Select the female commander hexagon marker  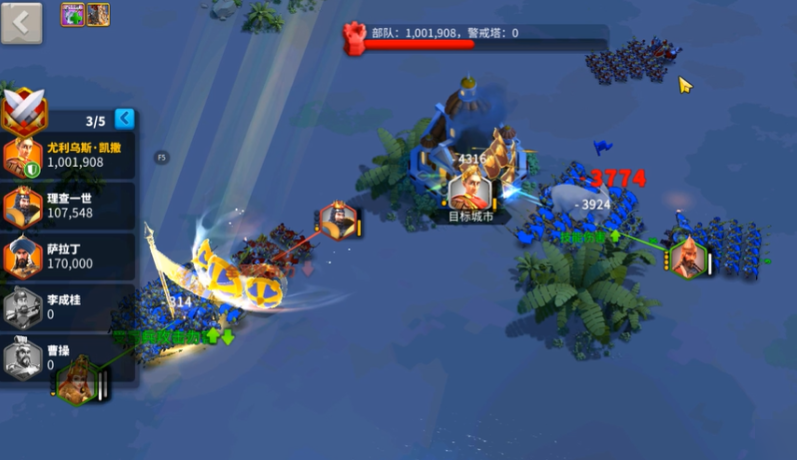[x=76, y=383]
